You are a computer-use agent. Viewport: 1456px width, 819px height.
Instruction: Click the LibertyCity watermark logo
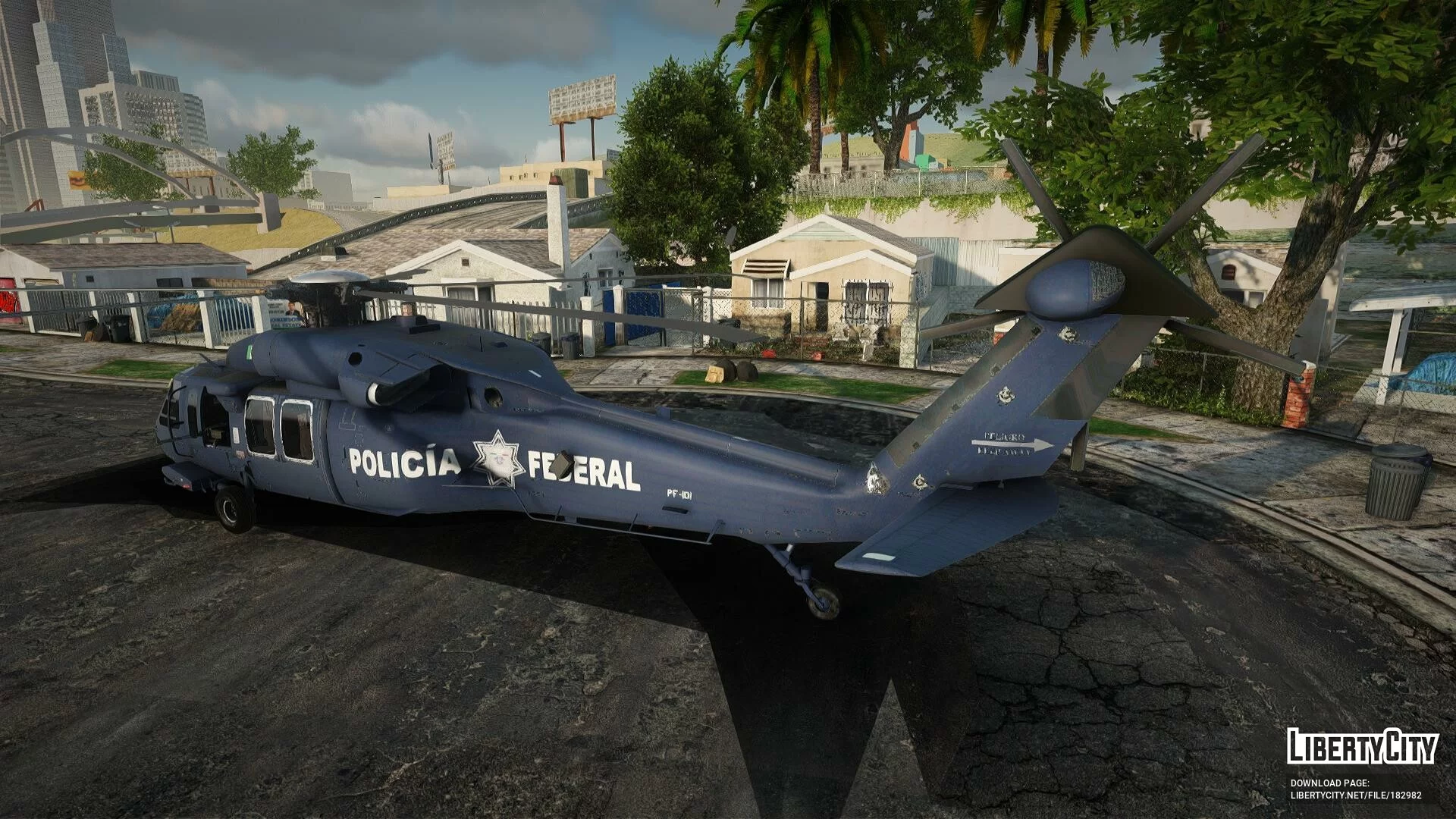(1362, 746)
